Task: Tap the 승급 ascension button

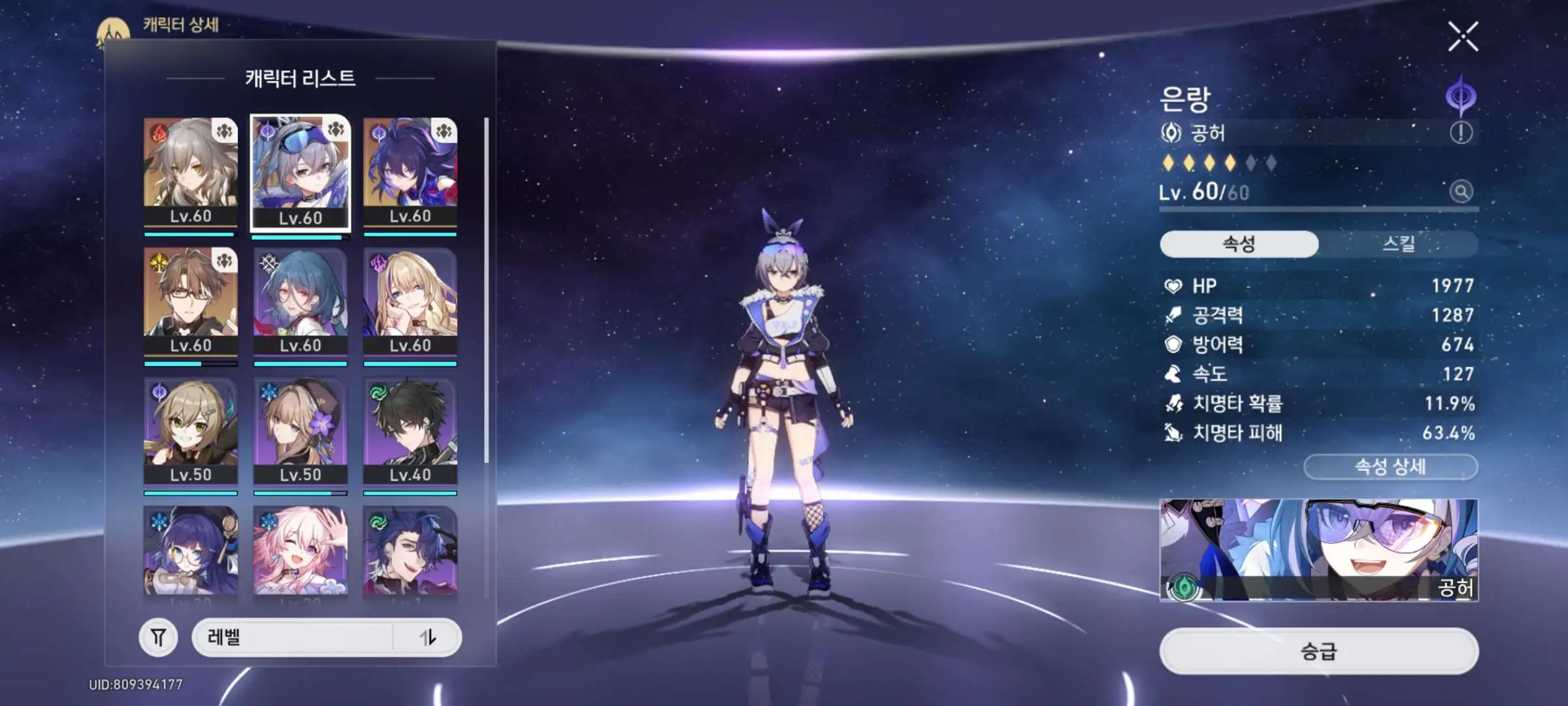Action: click(1318, 651)
